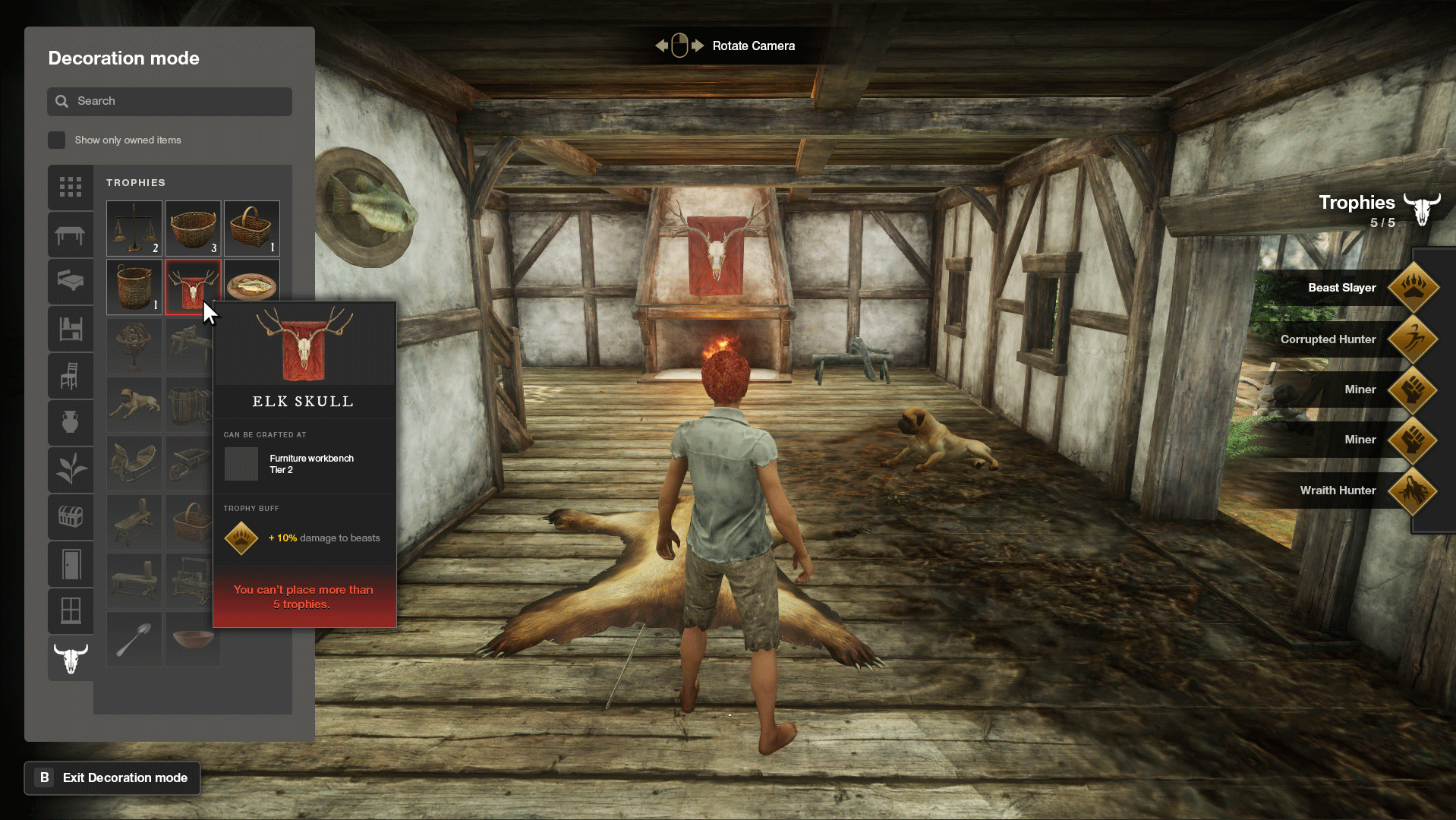Switch to the all-items grid category
The image size is (1456, 820).
point(71,187)
